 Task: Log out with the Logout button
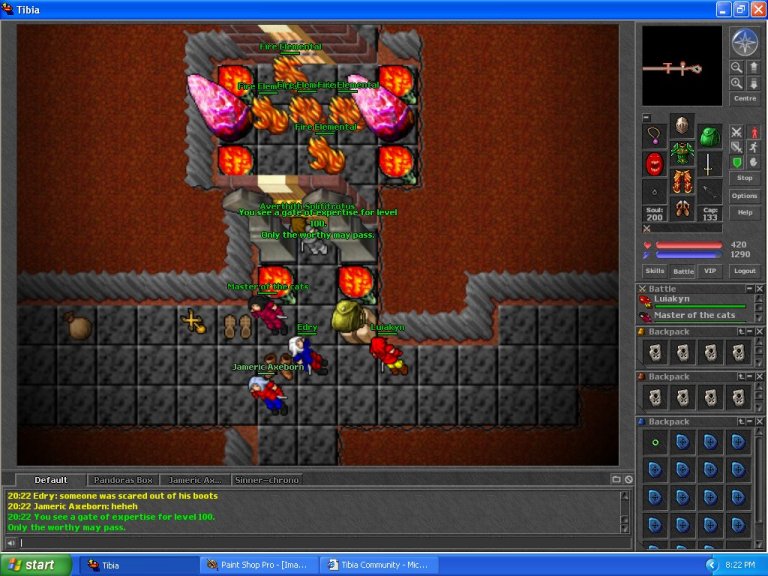pyautogui.click(x=745, y=271)
